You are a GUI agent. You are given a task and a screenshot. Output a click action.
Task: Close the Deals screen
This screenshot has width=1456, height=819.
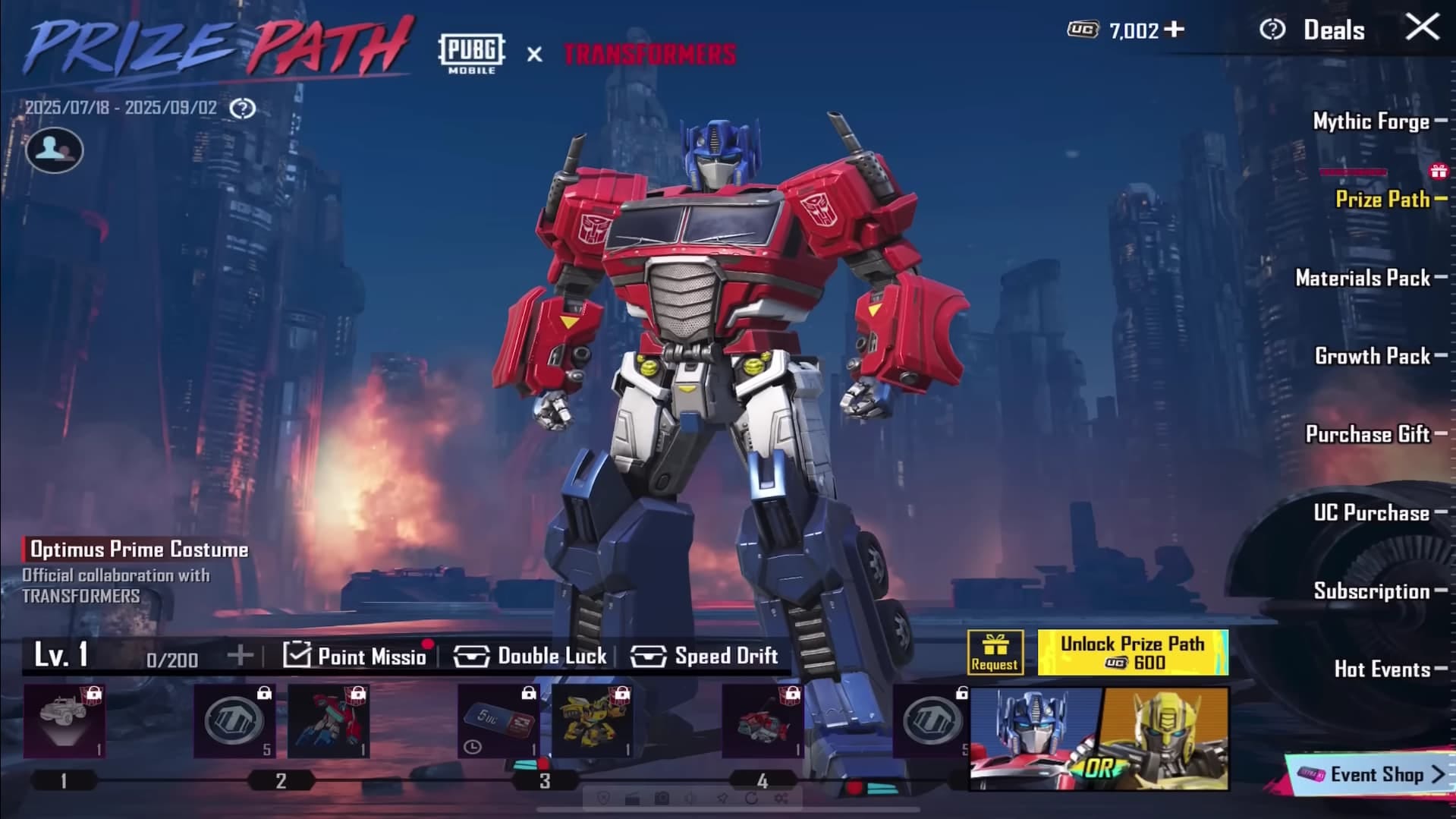pos(1422,28)
